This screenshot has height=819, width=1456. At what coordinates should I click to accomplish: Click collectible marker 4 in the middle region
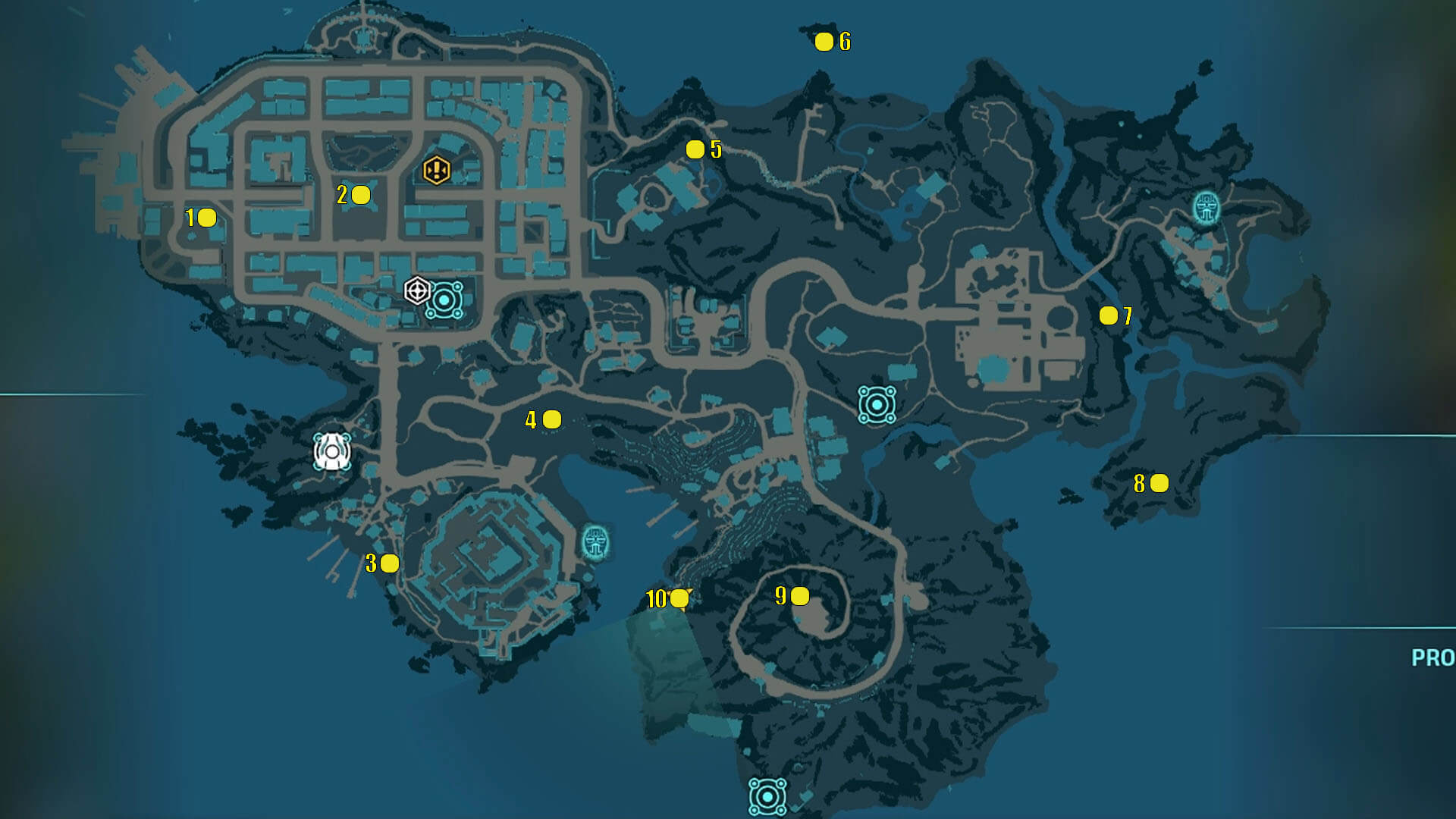551,419
